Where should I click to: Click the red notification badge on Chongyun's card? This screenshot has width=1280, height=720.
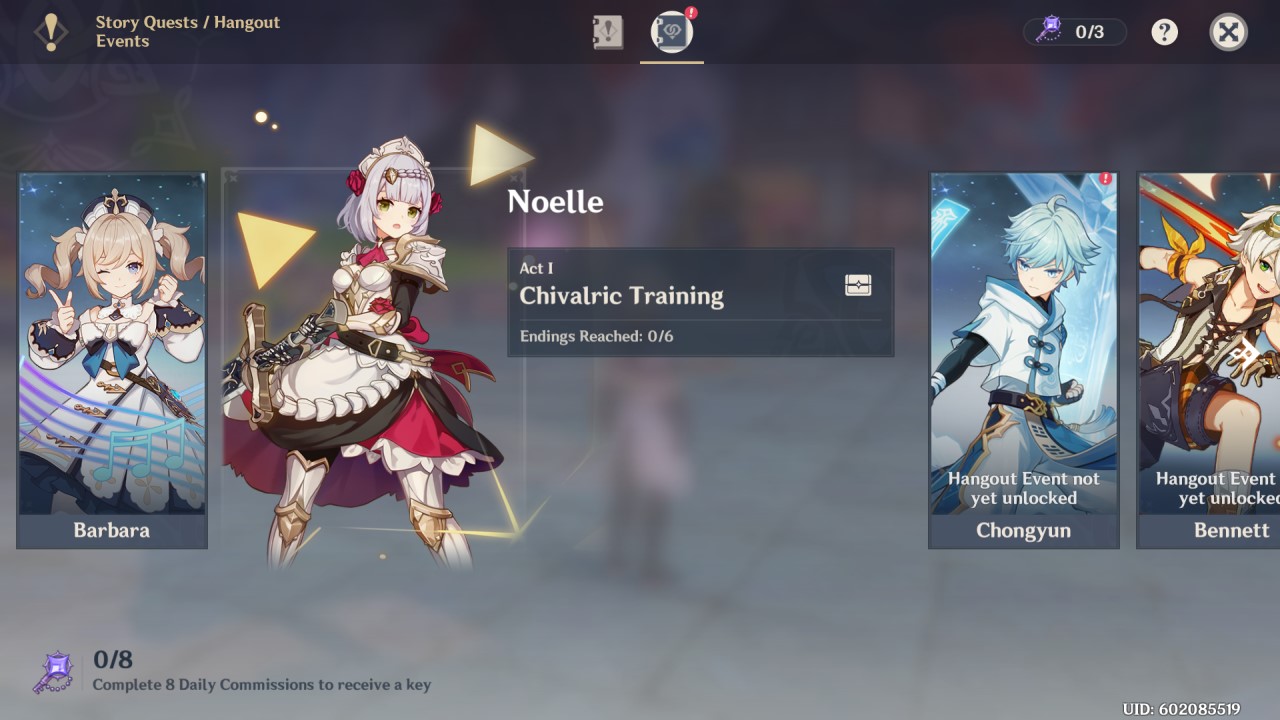[1106, 178]
